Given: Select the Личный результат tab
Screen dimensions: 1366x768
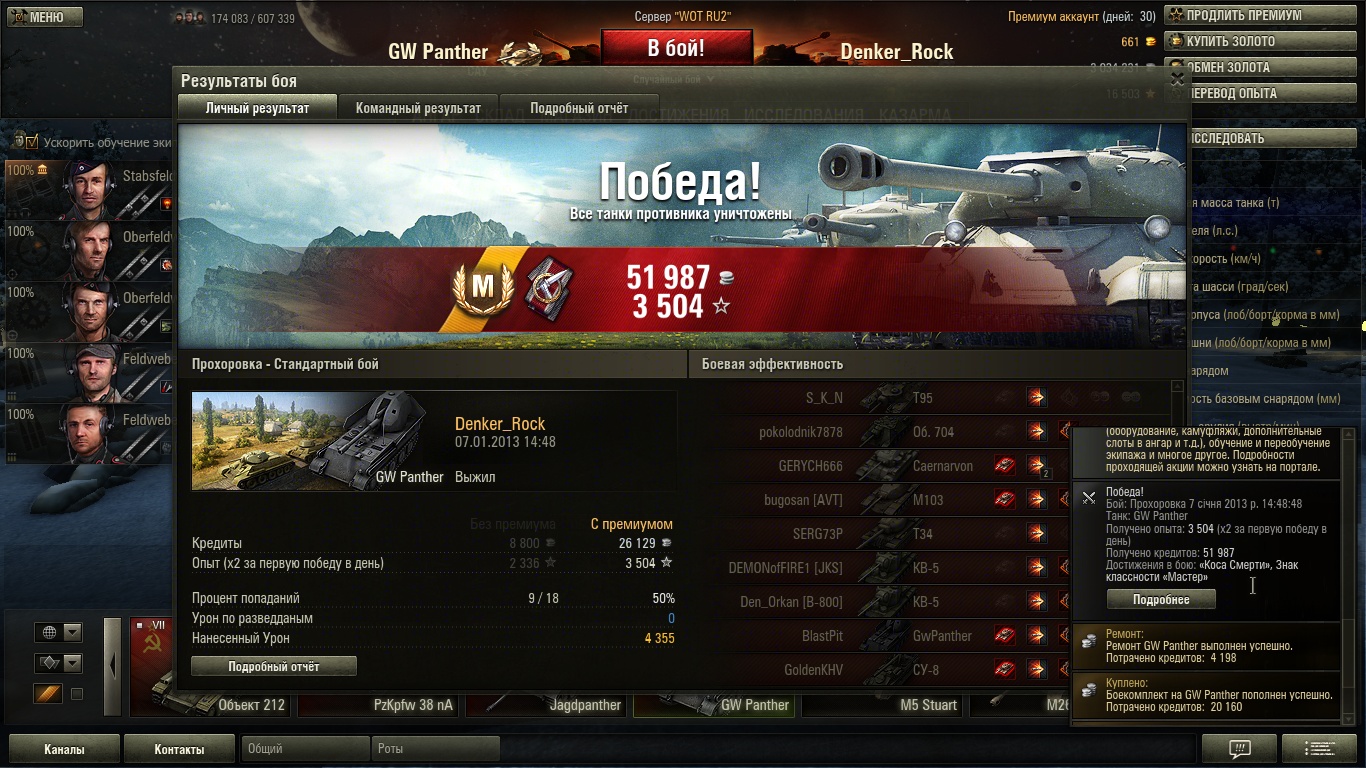Looking at the screenshot, I should pyautogui.click(x=257, y=108).
